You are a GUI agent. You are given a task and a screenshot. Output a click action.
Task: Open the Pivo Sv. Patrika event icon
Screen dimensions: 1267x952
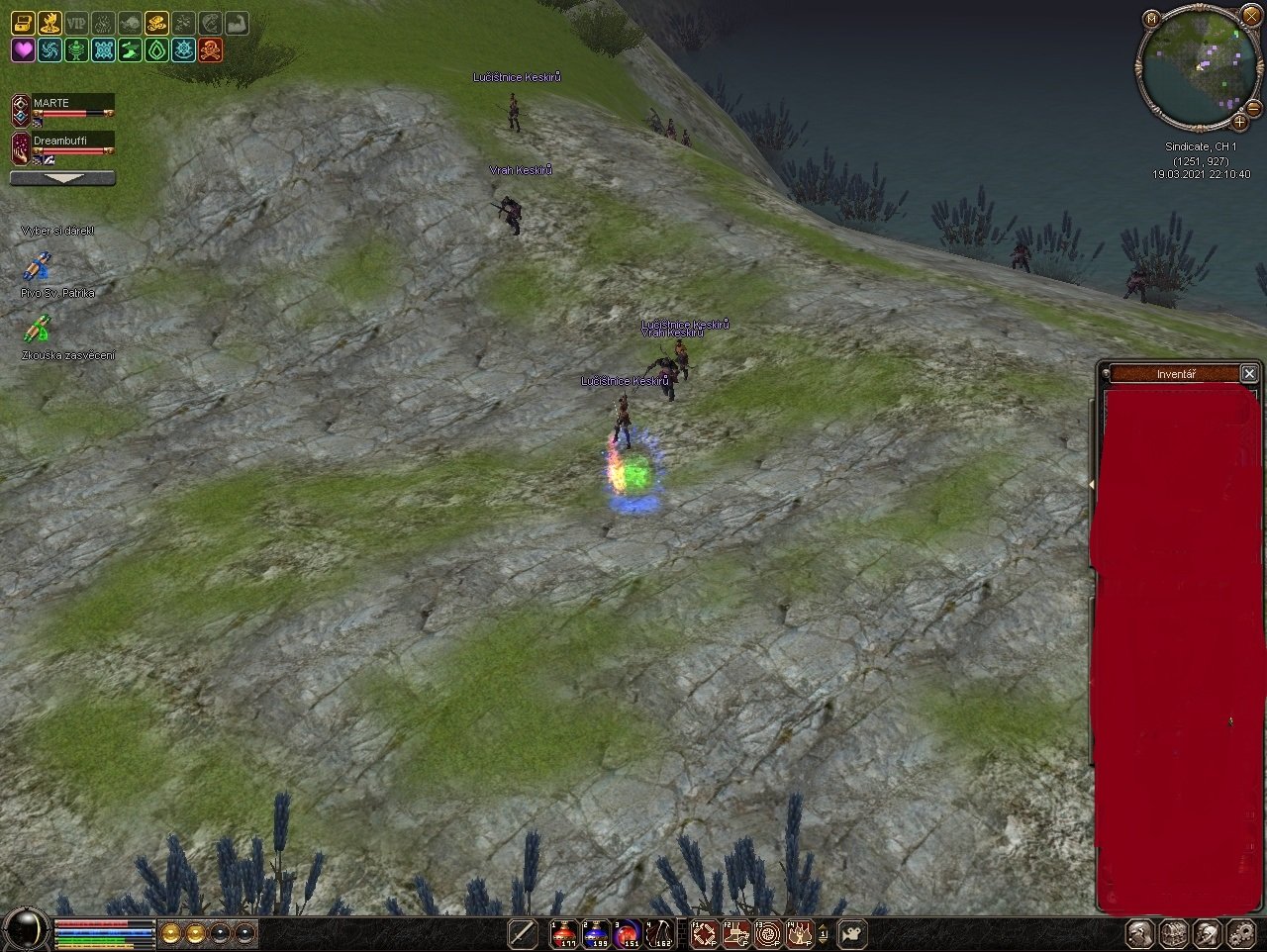[x=37, y=268]
